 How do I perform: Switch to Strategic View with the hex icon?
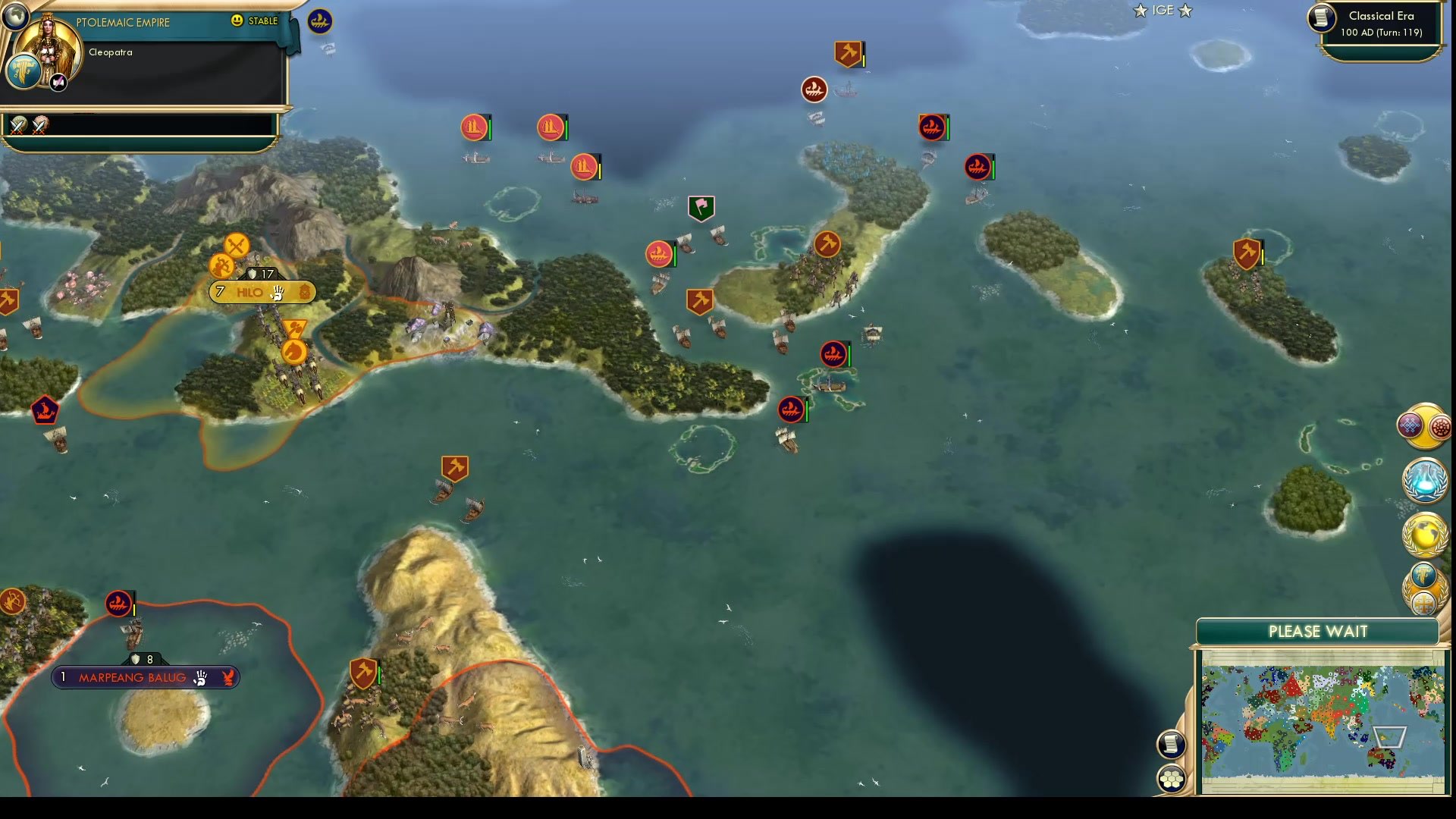click(x=1172, y=777)
